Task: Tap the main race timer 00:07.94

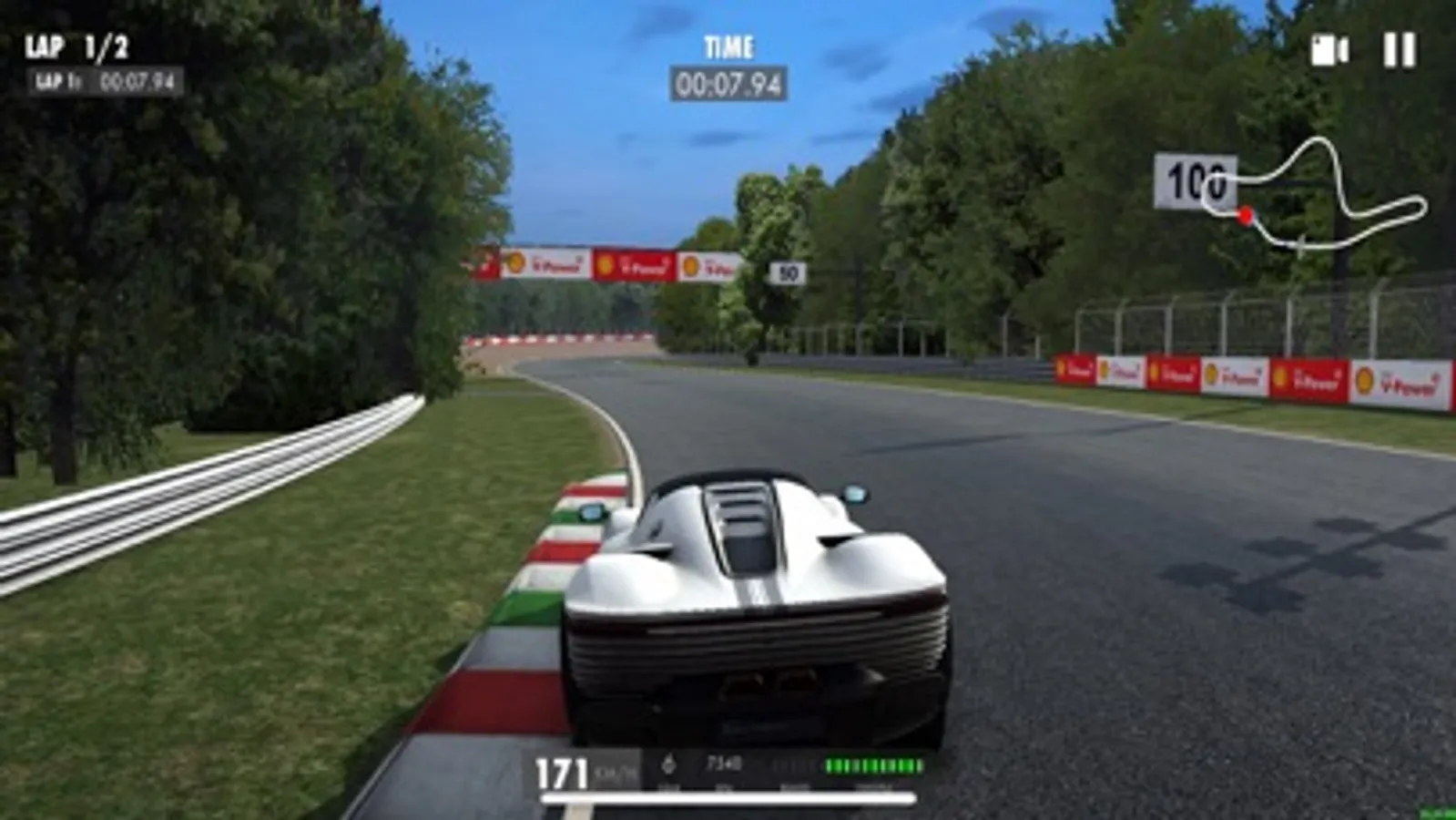Action: click(729, 83)
